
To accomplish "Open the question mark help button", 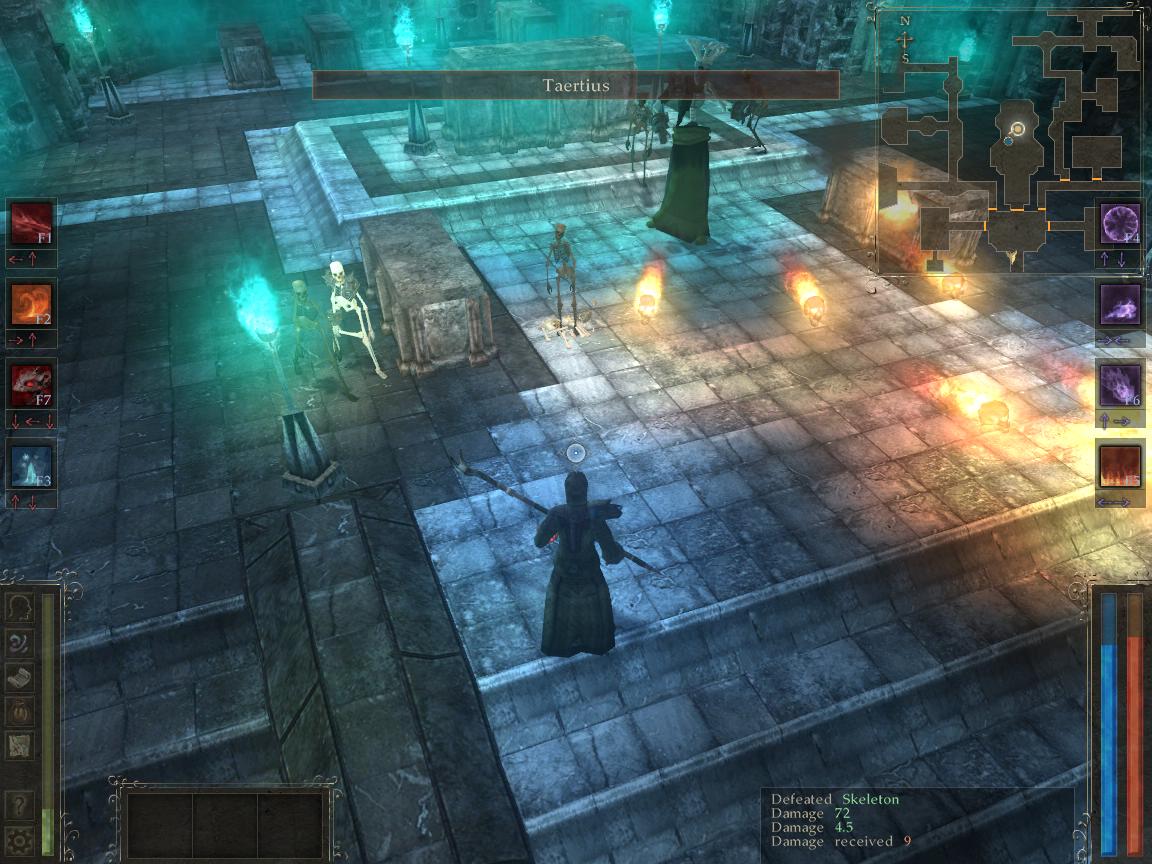I will click(x=19, y=806).
